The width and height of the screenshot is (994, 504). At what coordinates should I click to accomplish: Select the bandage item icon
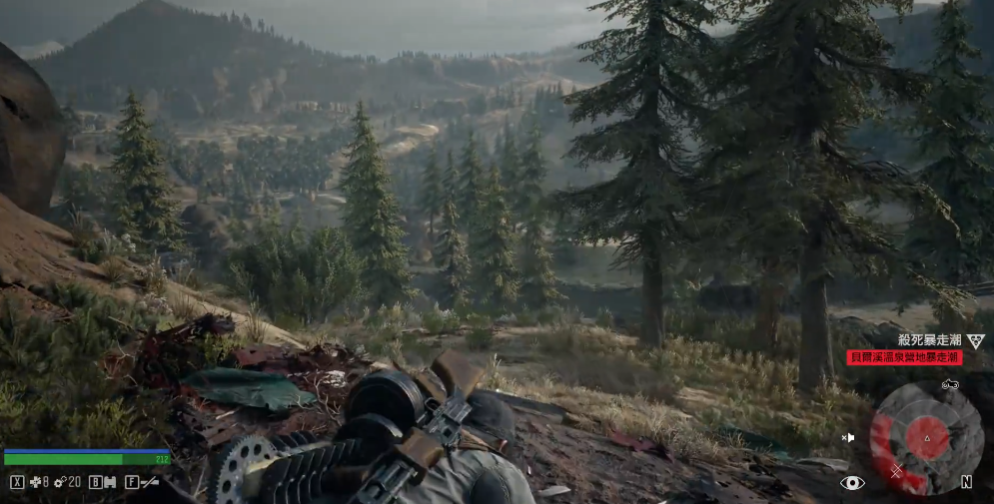click(37, 482)
